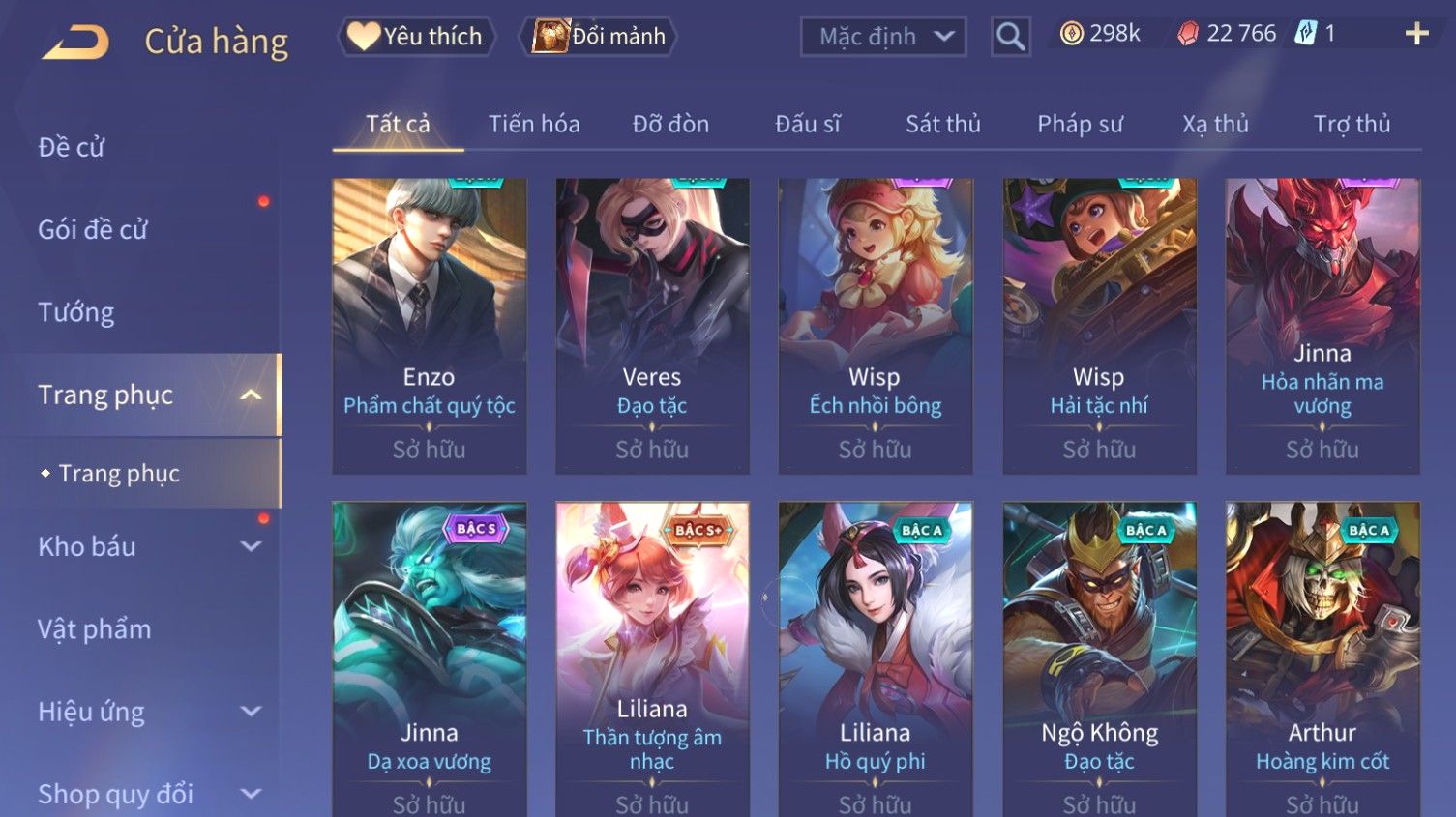
Task: Open the Tướng heroes section
Action: coord(76,312)
